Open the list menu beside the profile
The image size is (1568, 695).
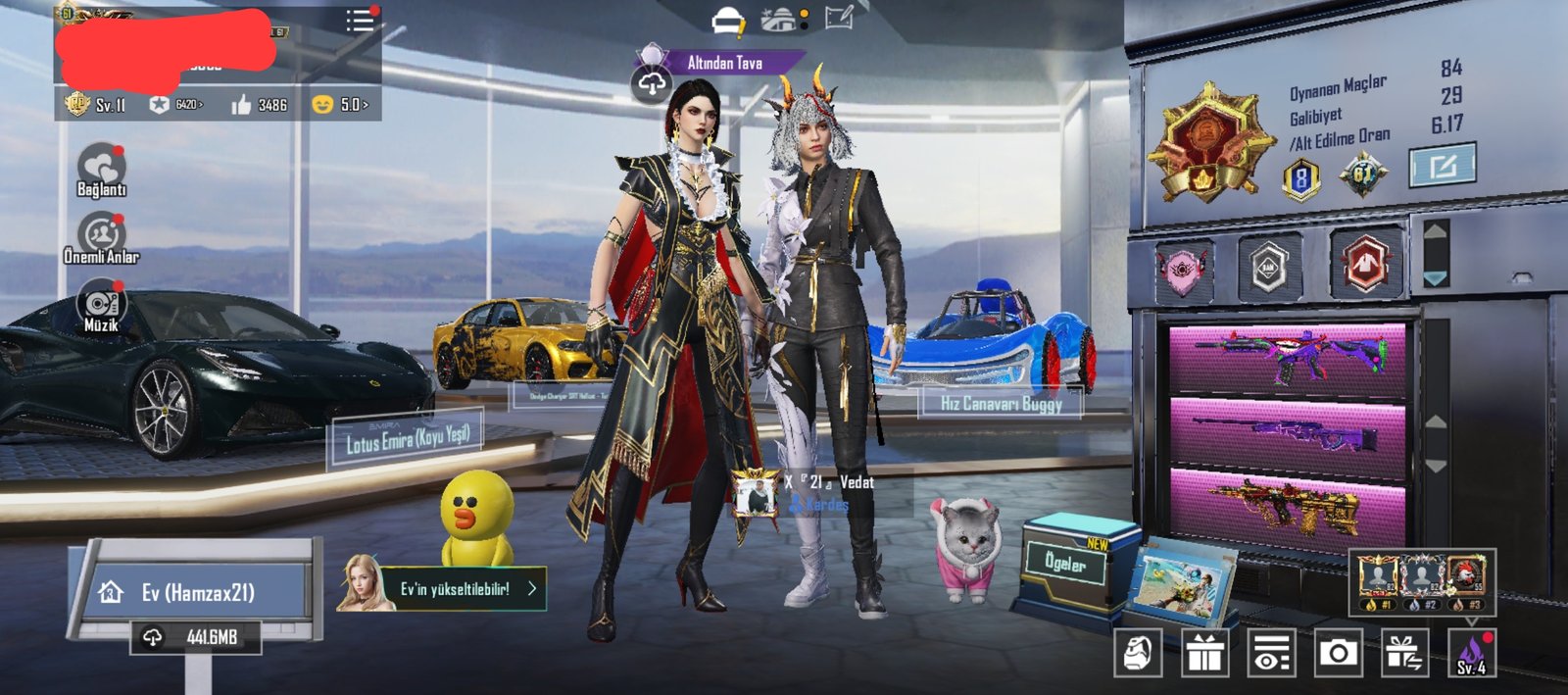pyautogui.click(x=359, y=21)
